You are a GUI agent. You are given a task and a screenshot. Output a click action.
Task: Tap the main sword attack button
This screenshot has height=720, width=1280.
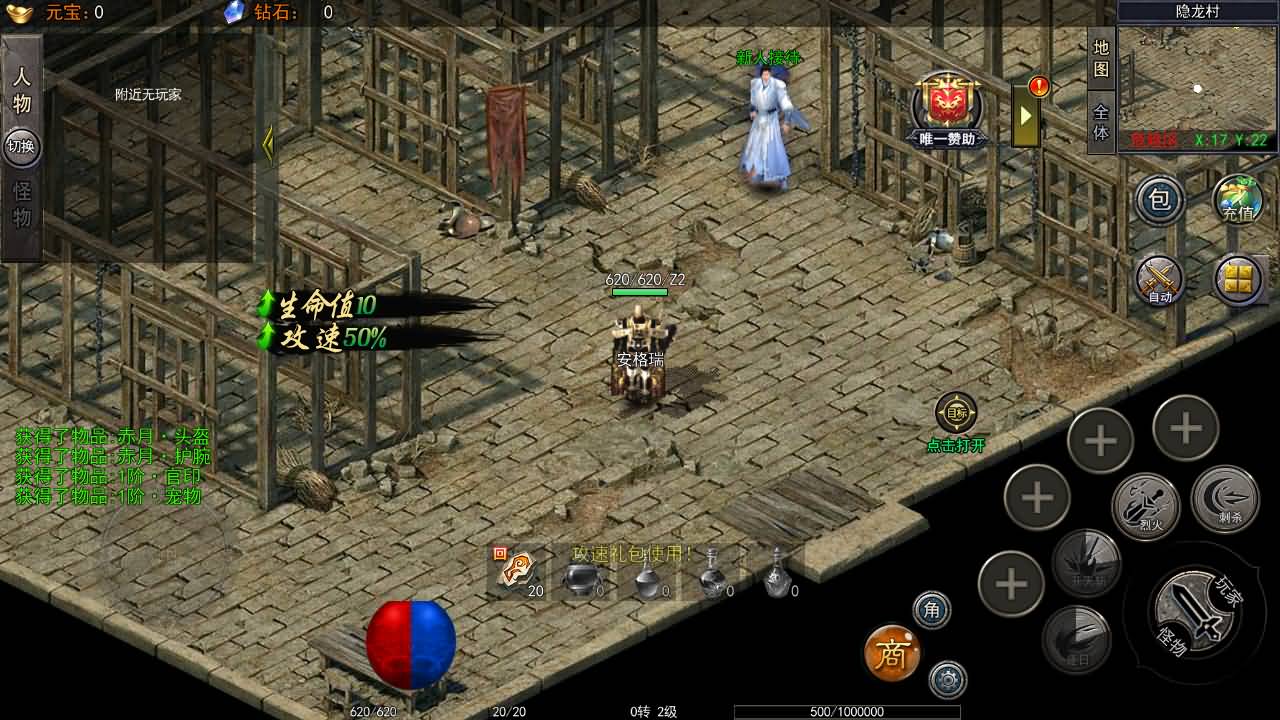pos(1190,609)
